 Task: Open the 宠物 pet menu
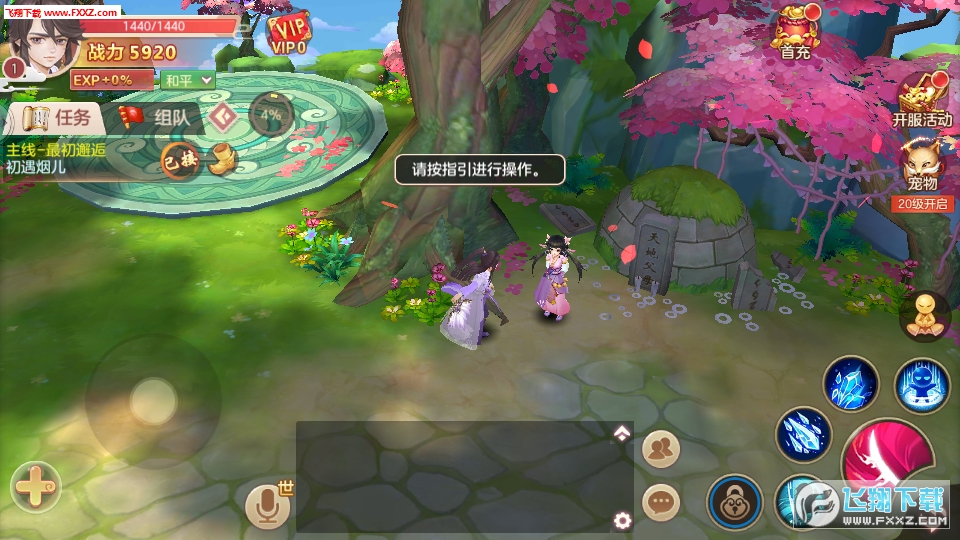[922, 165]
